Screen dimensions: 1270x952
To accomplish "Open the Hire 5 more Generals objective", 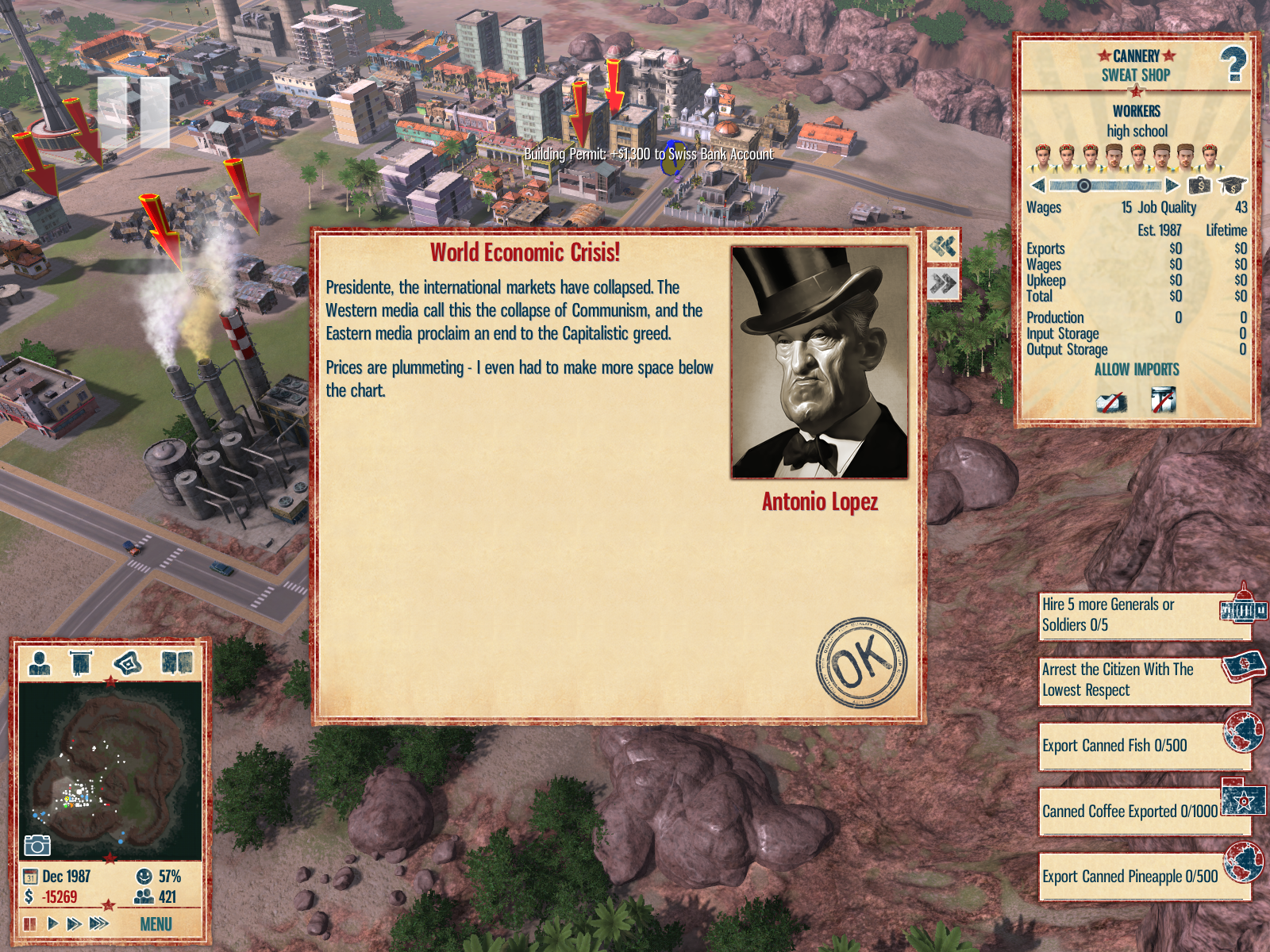I will [x=1143, y=615].
